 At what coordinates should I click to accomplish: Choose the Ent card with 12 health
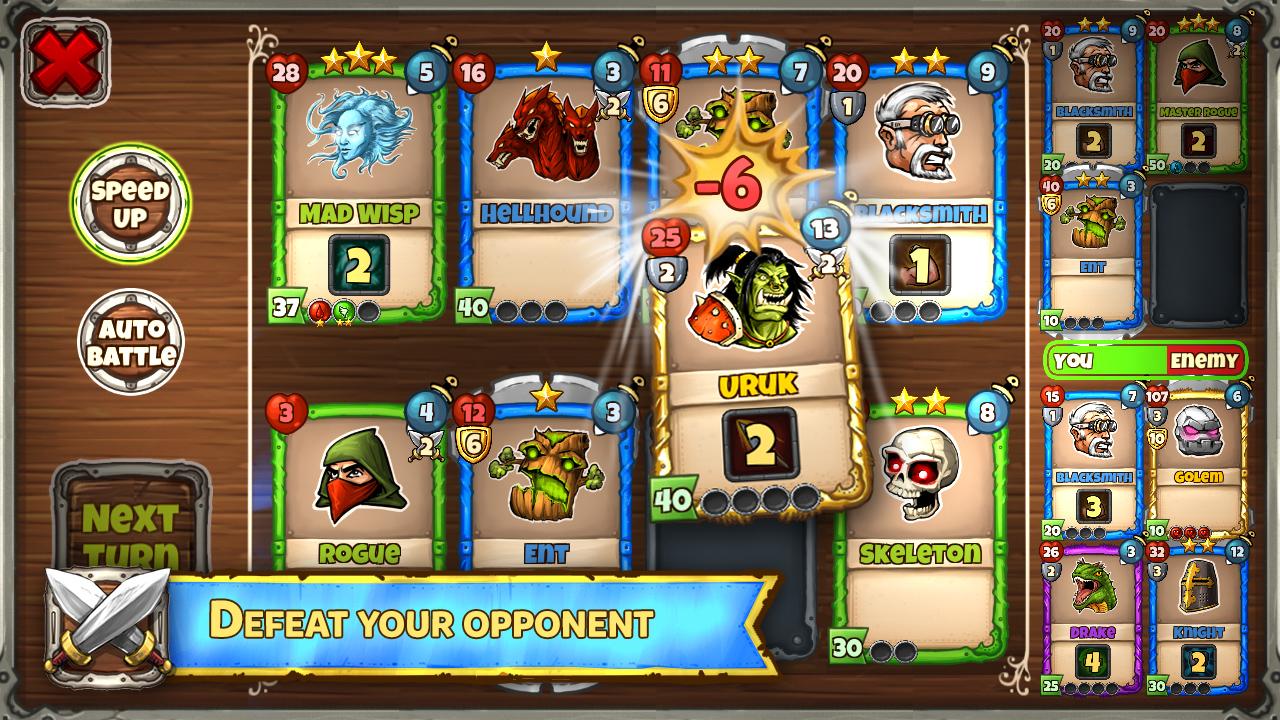545,490
